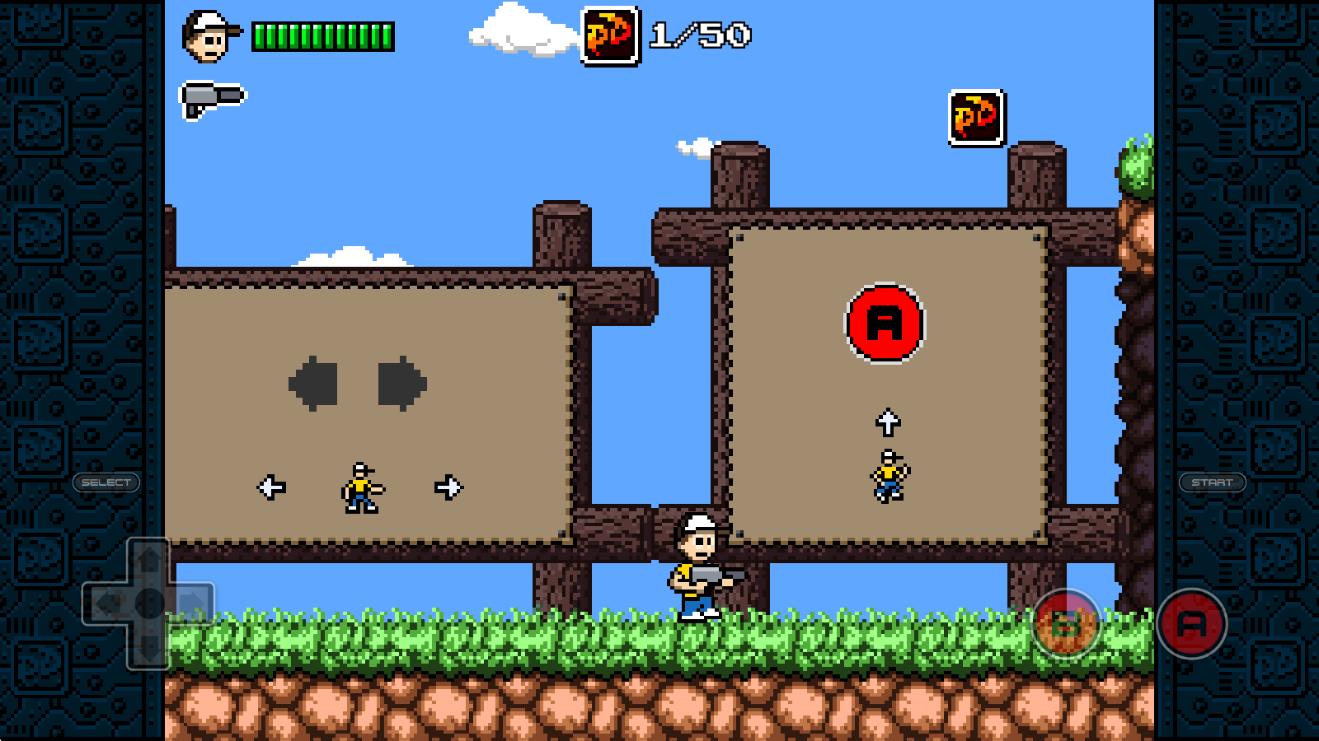
Task: Tap the green B touch button
Action: coord(1066,624)
